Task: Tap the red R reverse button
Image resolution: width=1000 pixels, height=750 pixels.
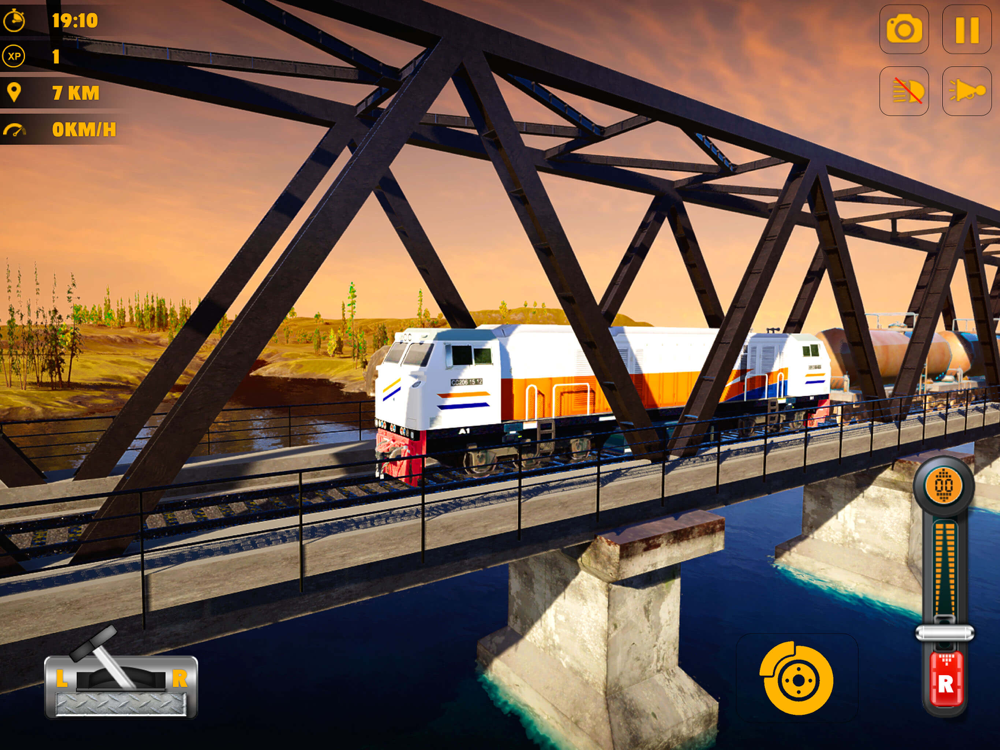Action: tap(944, 684)
